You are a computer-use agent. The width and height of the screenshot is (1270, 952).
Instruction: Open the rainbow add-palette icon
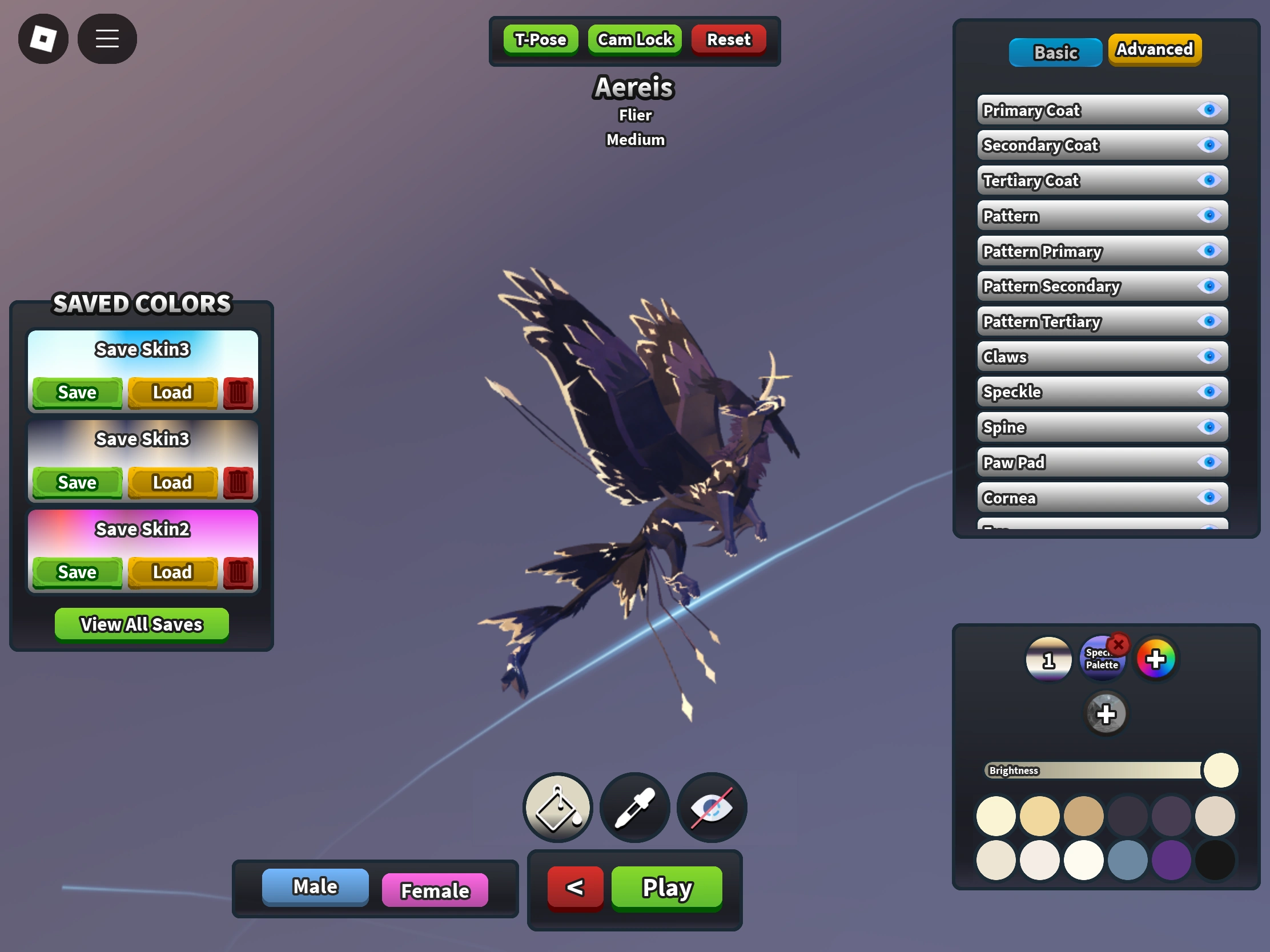1156,658
